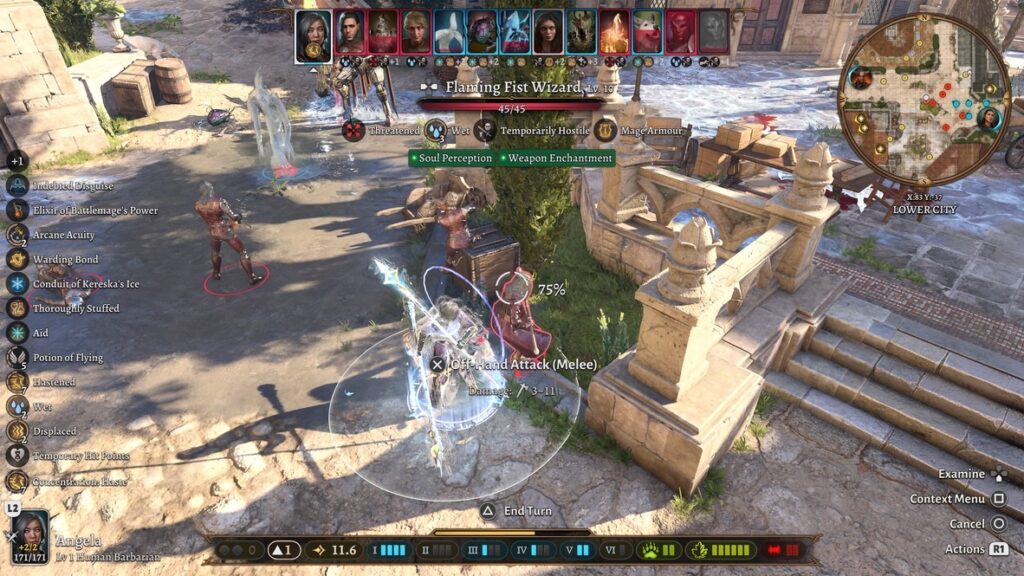This screenshot has width=1024, height=576.
Task: Click the Threatened condition icon
Action: 353,130
